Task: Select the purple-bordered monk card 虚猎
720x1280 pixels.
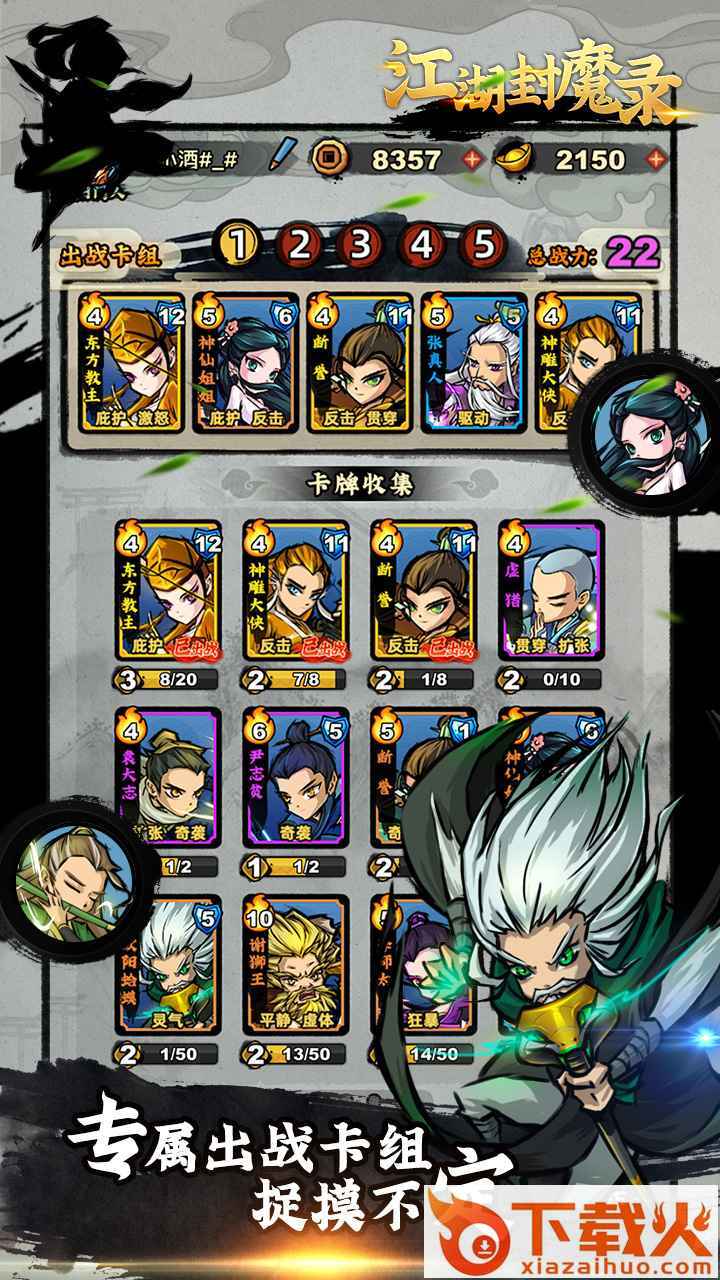Action: pyautogui.click(x=551, y=590)
